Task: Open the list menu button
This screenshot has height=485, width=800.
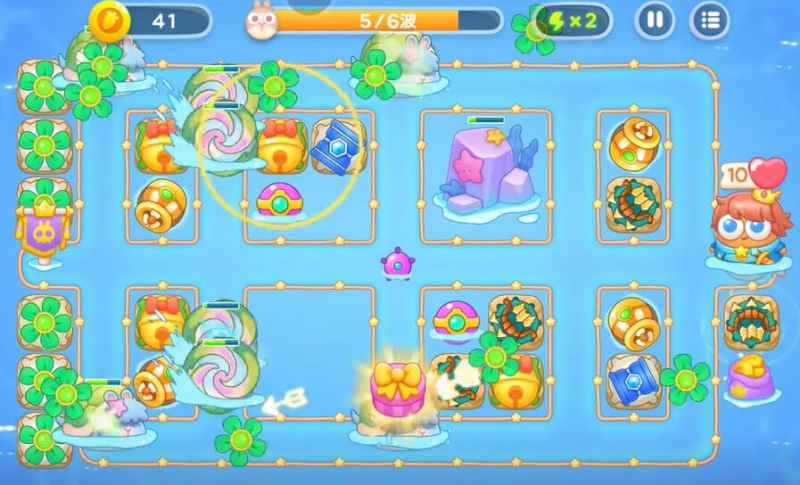Action: pos(710,19)
